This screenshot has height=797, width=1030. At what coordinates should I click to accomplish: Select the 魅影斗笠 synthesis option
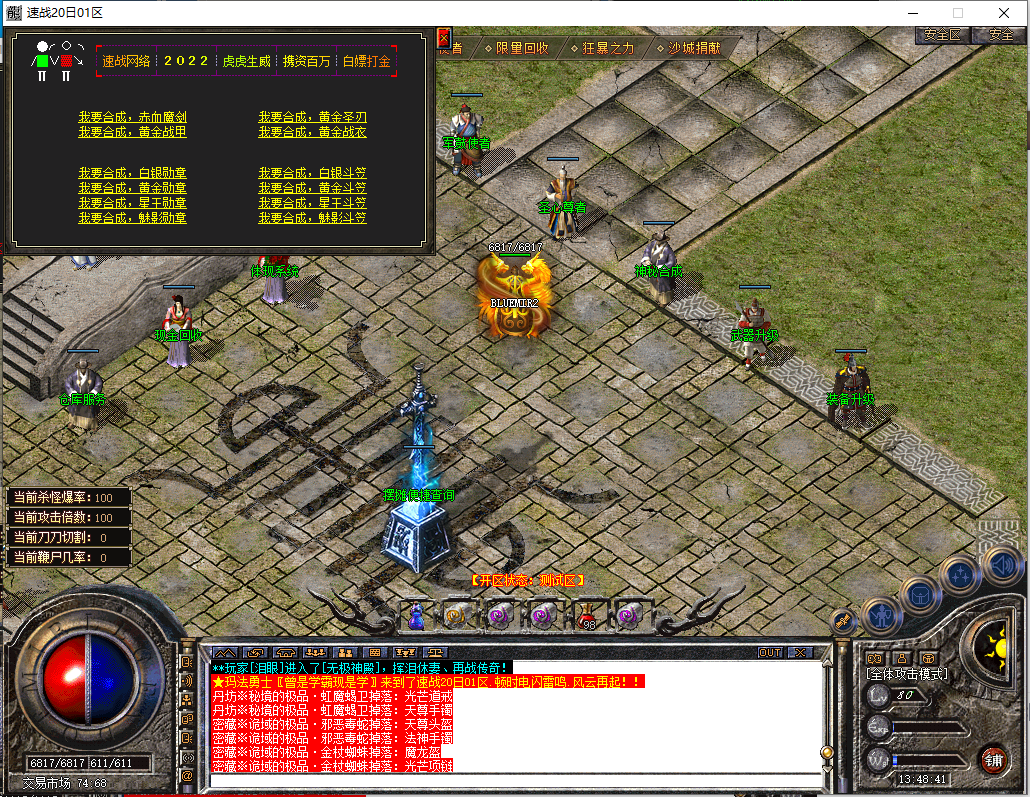(x=312, y=218)
